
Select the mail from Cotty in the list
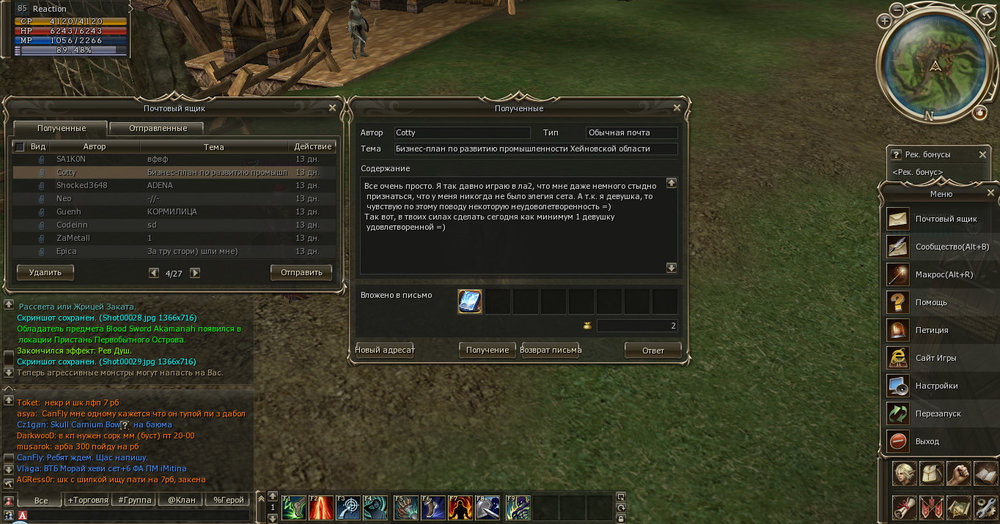[150, 172]
